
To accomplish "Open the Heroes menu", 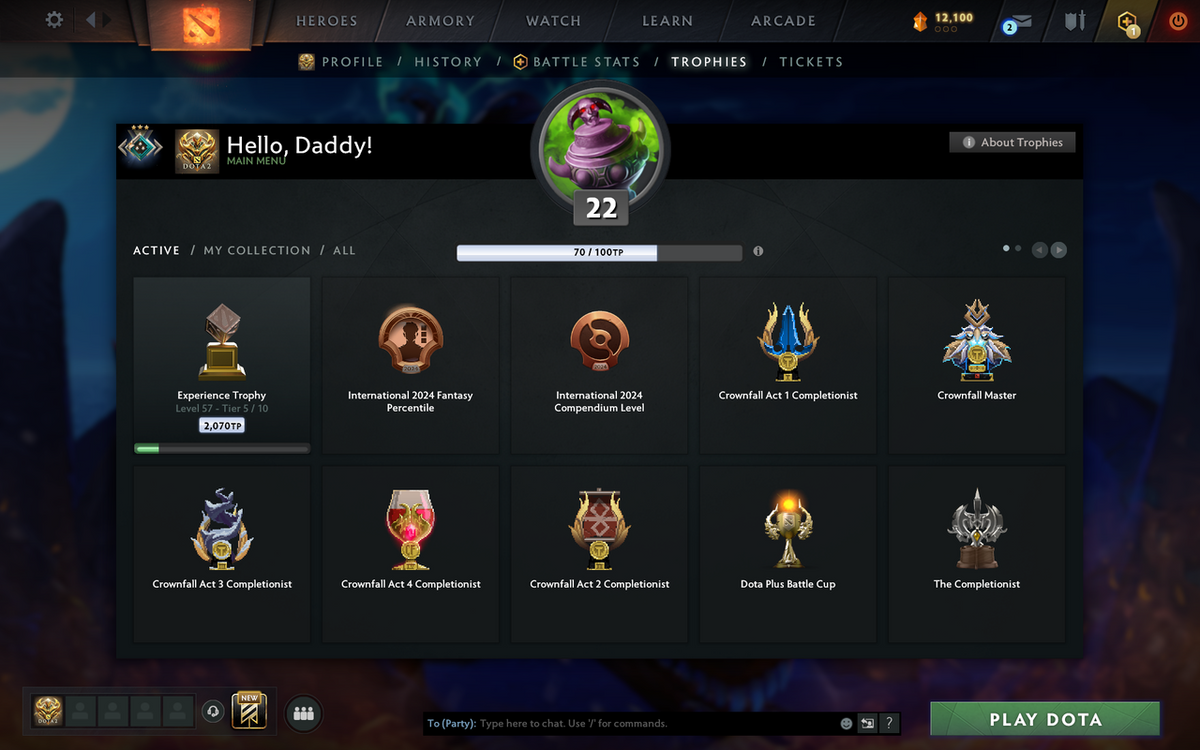I will [x=326, y=21].
